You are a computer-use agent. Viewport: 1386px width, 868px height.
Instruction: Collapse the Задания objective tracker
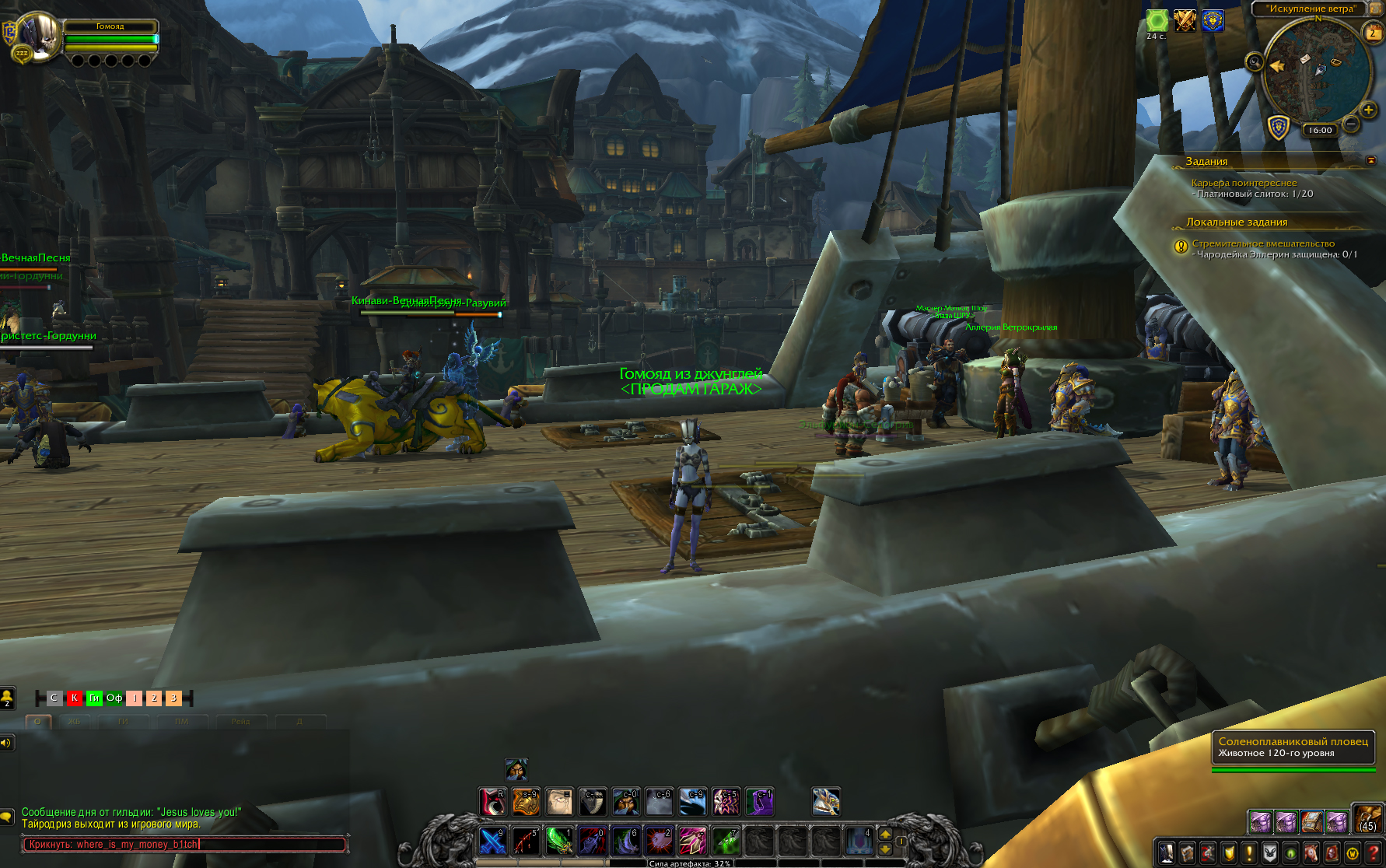[x=1371, y=160]
